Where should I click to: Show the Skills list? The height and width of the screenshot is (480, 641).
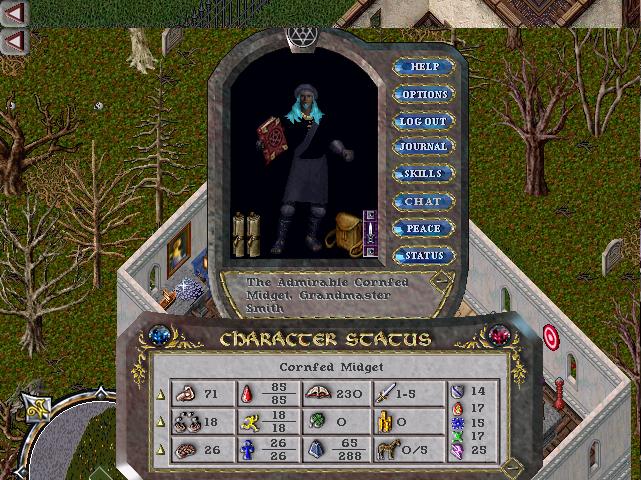tap(424, 174)
